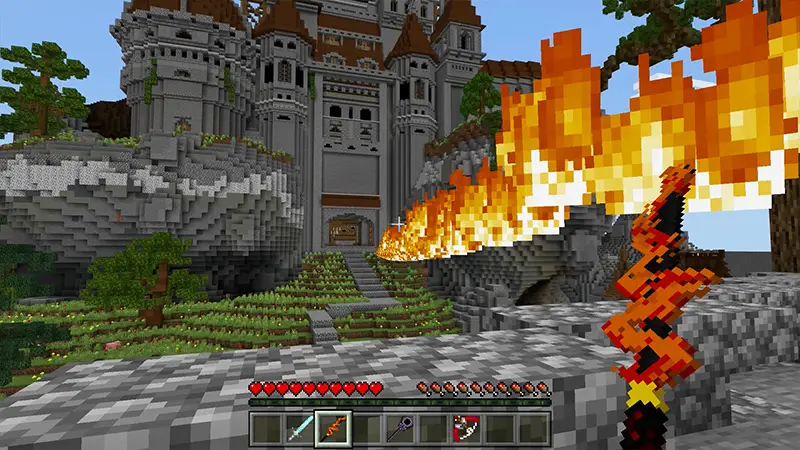The height and width of the screenshot is (450, 800).
Task: Select the diamond sword hotbar slot
Action: click(x=298, y=429)
